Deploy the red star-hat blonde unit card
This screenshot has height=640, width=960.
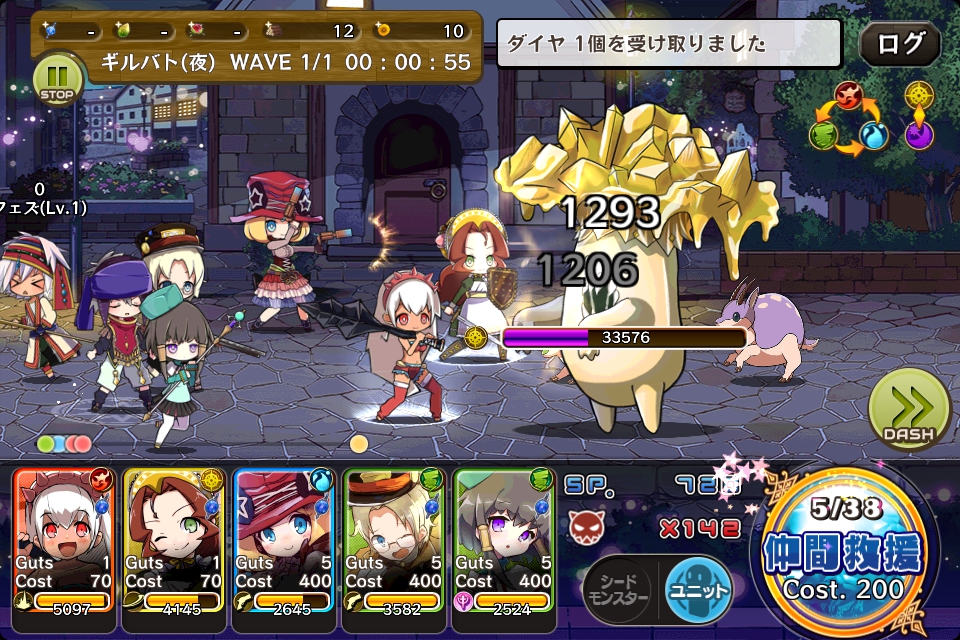284,540
